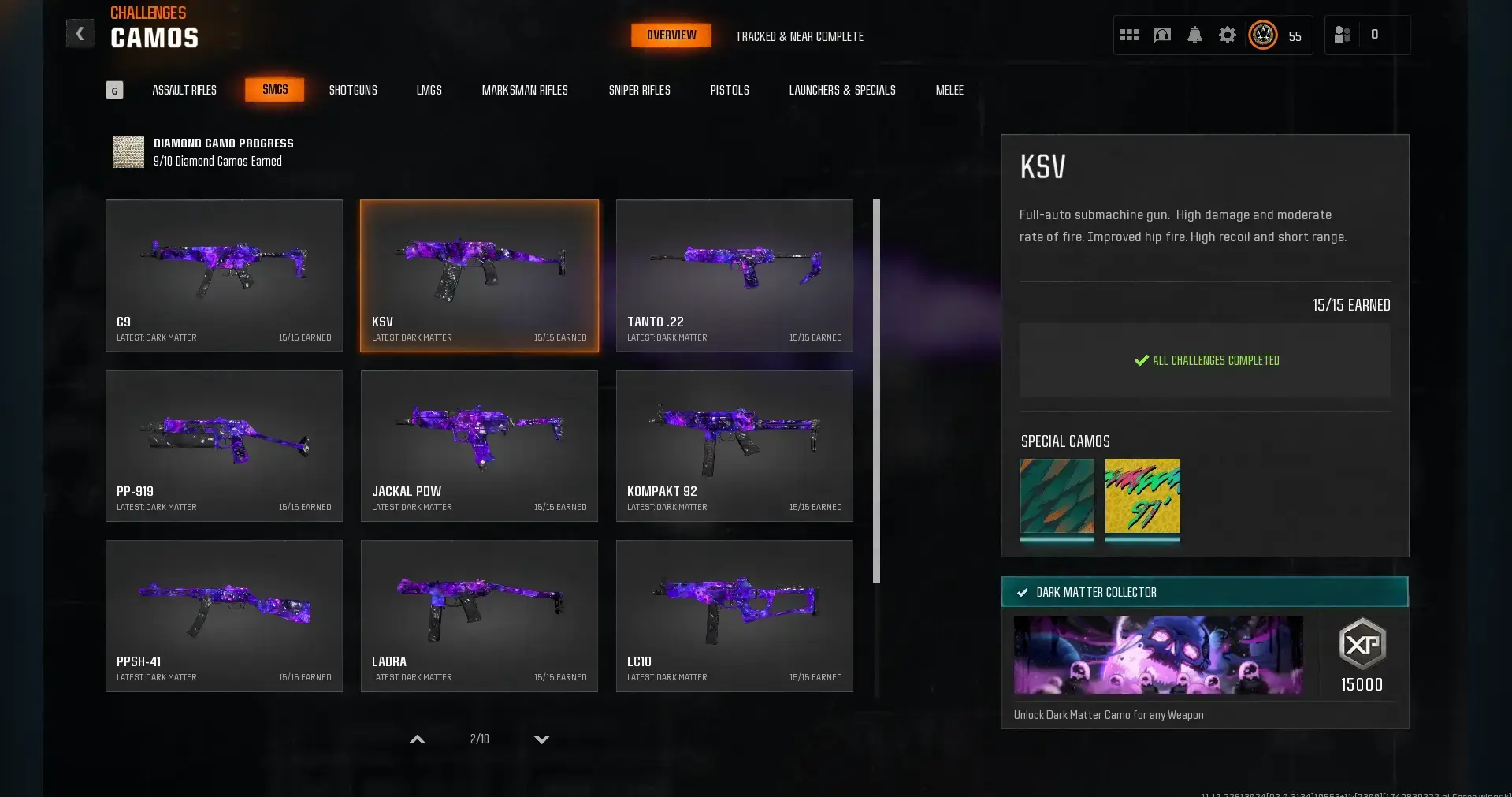Screen dimensions: 1512x797
Task: Select the KOMPAKT 92 weapon tile
Action: 734,445
